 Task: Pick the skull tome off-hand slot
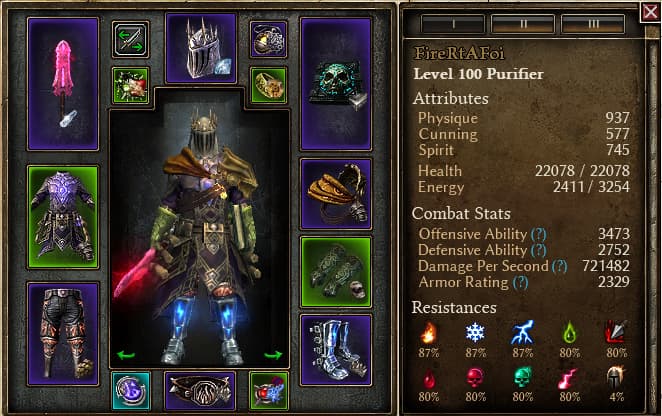pyautogui.click(x=336, y=83)
